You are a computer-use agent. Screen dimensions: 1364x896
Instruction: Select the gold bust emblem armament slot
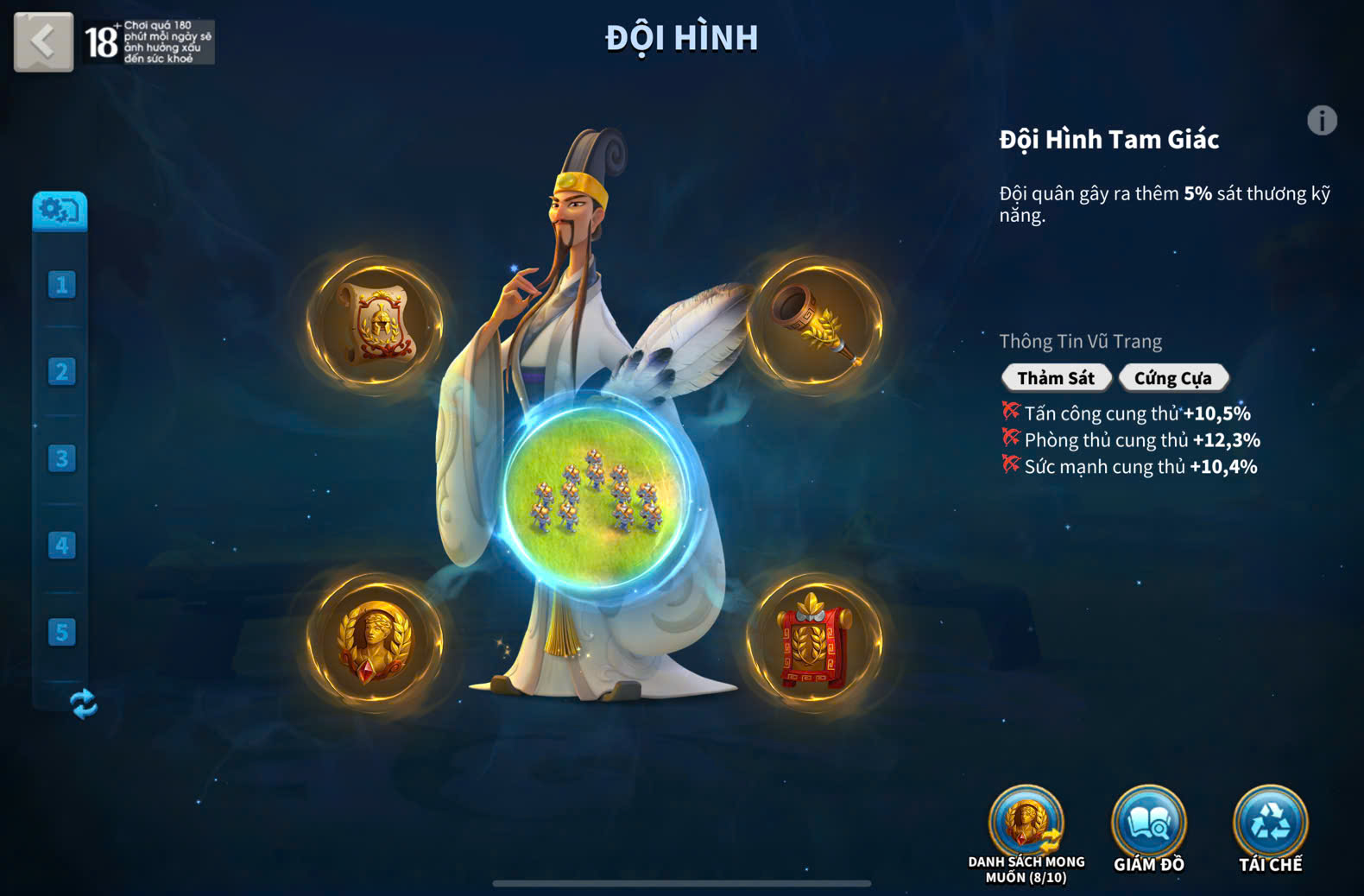pos(376,640)
